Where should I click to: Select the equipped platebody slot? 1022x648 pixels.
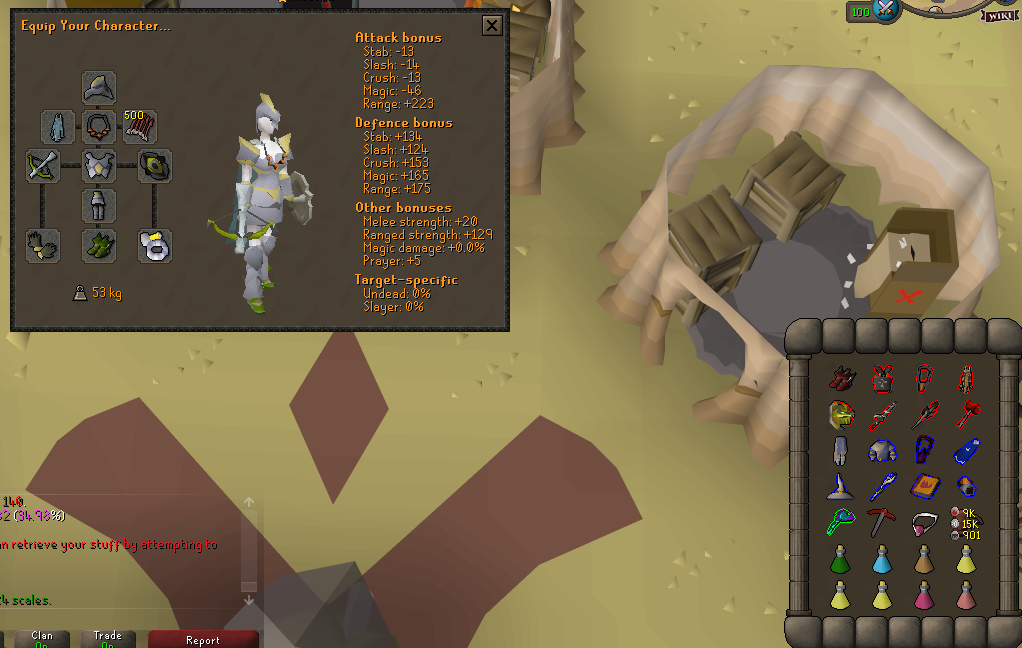tap(99, 166)
